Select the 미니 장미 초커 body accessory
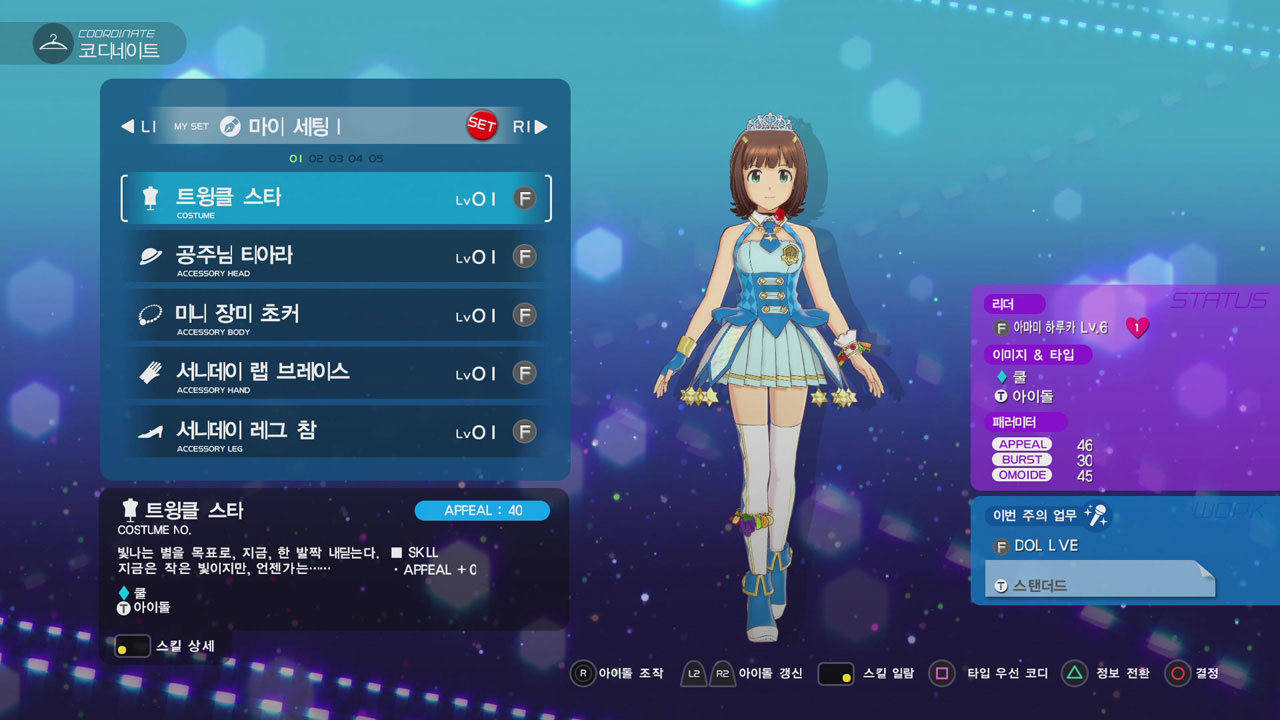The image size is (1280, 720). coord(335,315)
